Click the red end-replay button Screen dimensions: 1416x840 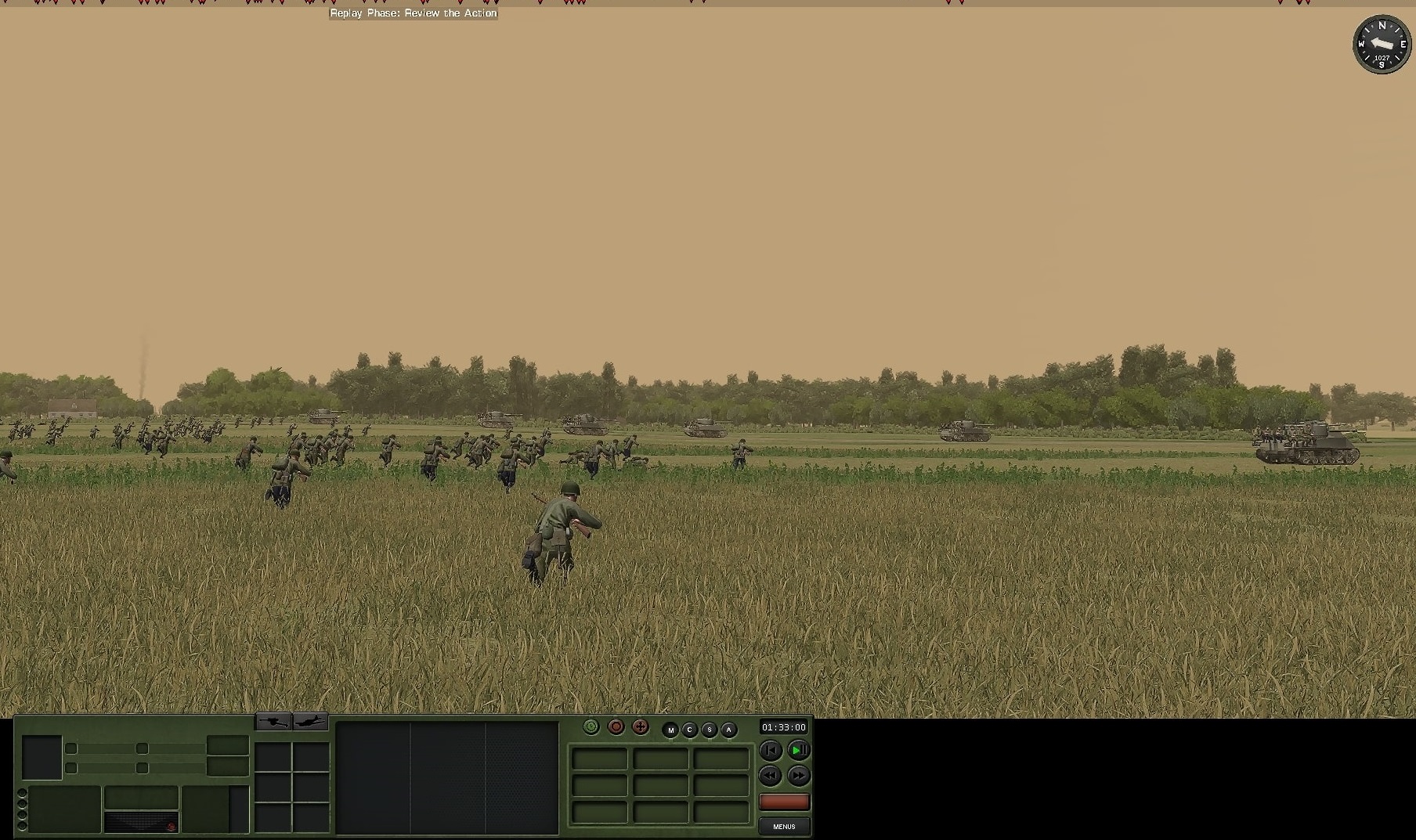click(x=784, y=802)
